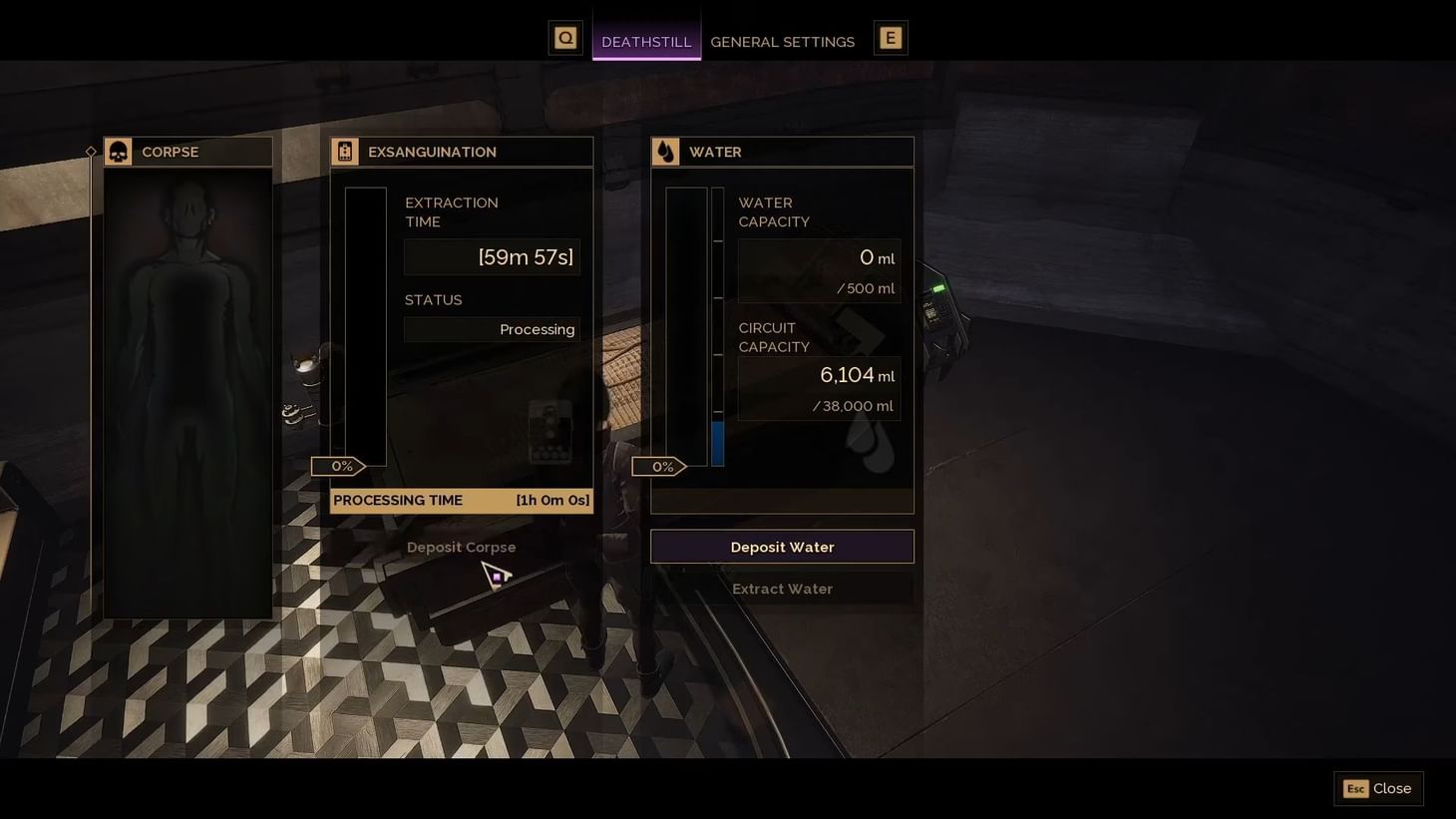Switch to the General Settings tab

782,42
